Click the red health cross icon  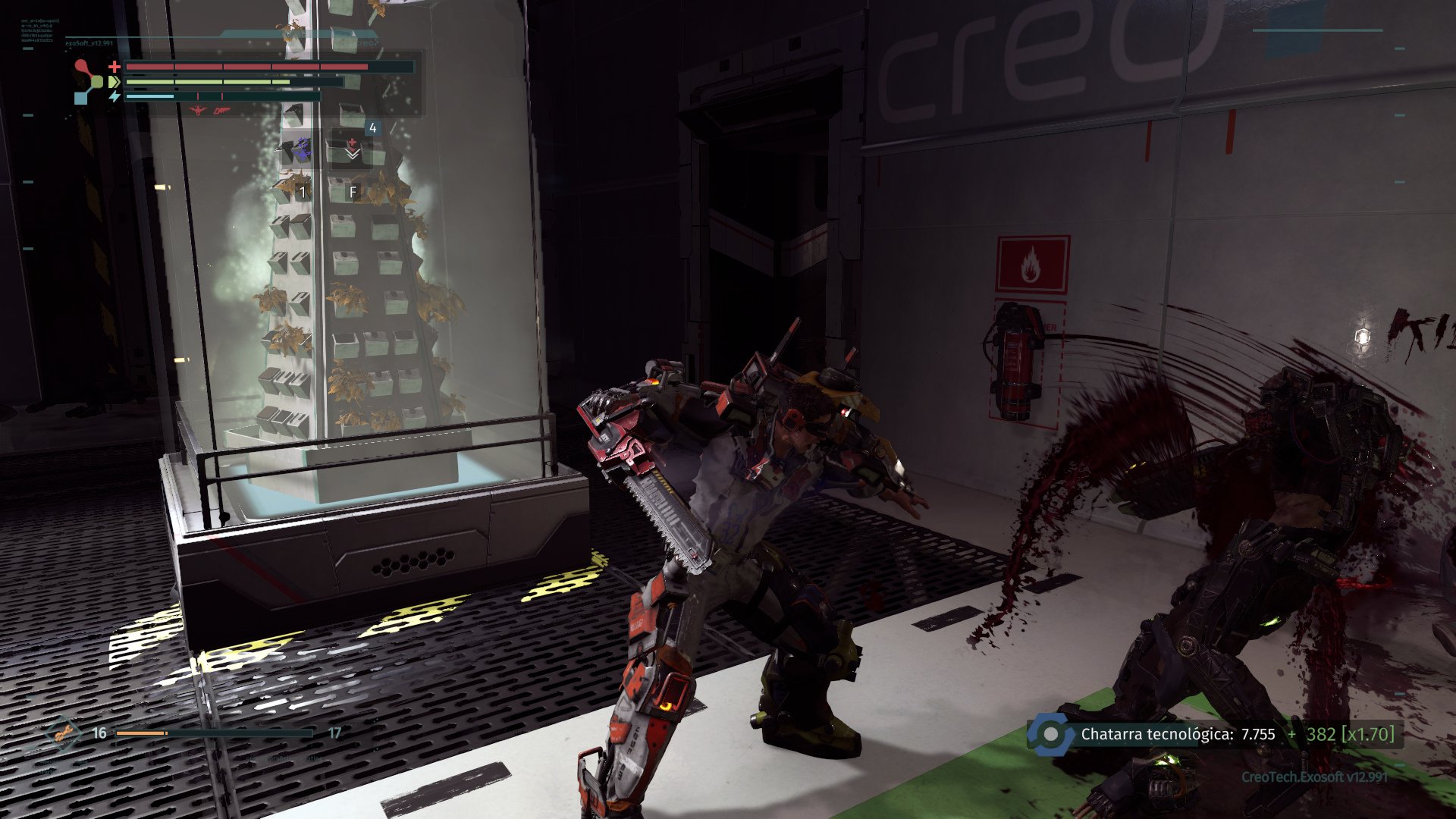point(115,66)
